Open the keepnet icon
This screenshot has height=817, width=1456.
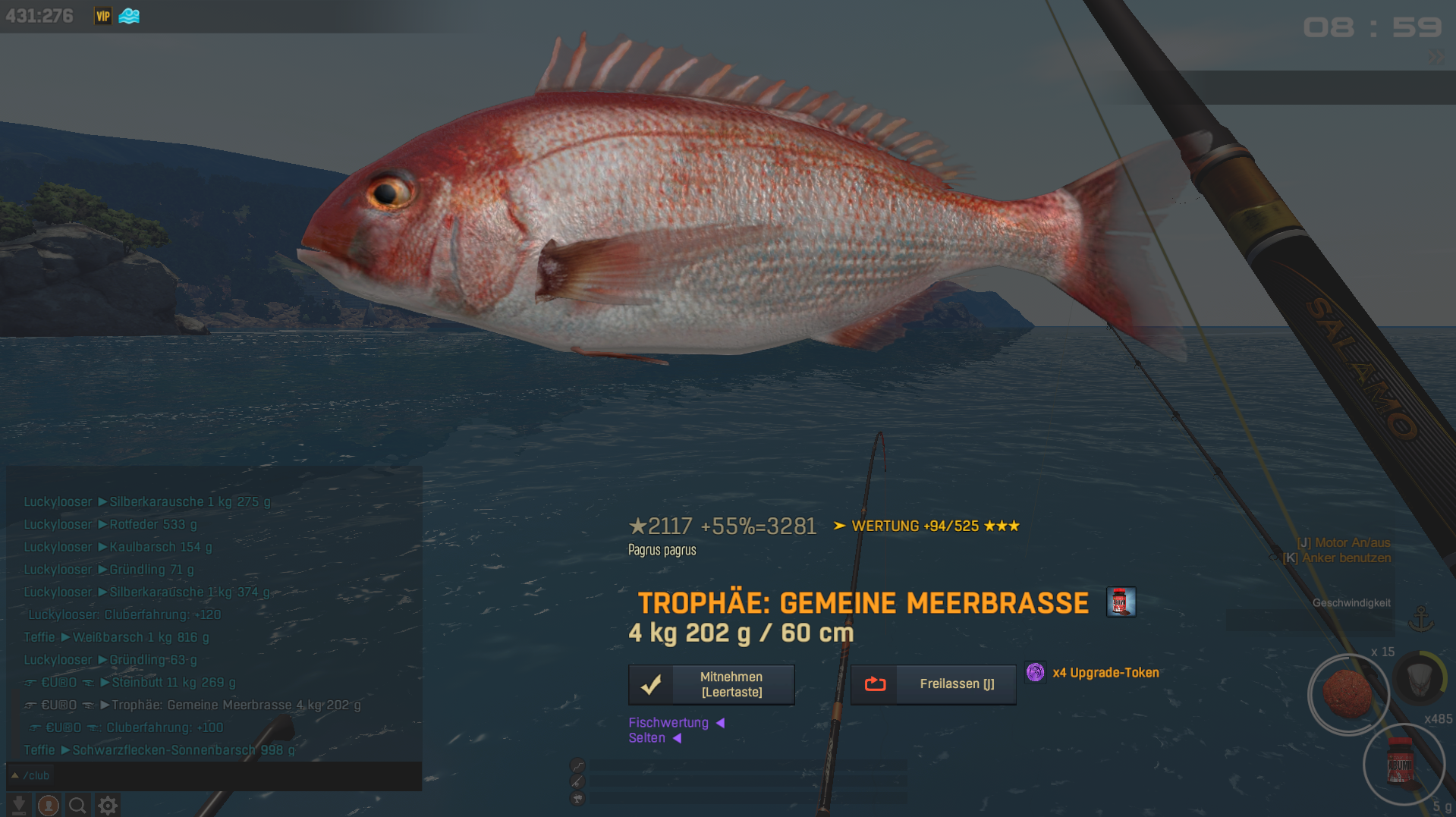click(1420, 677)
